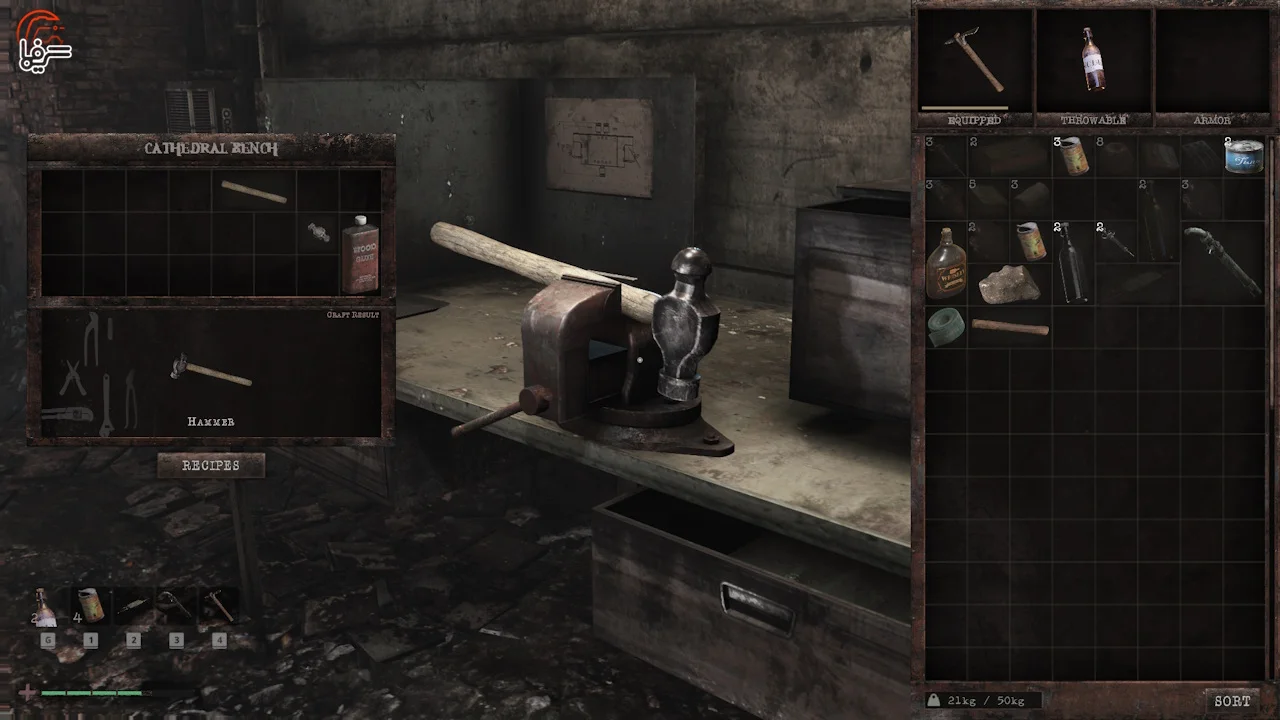Click the empty Armor slot
Screen dimensions: 1280x720
[1212, 60]
